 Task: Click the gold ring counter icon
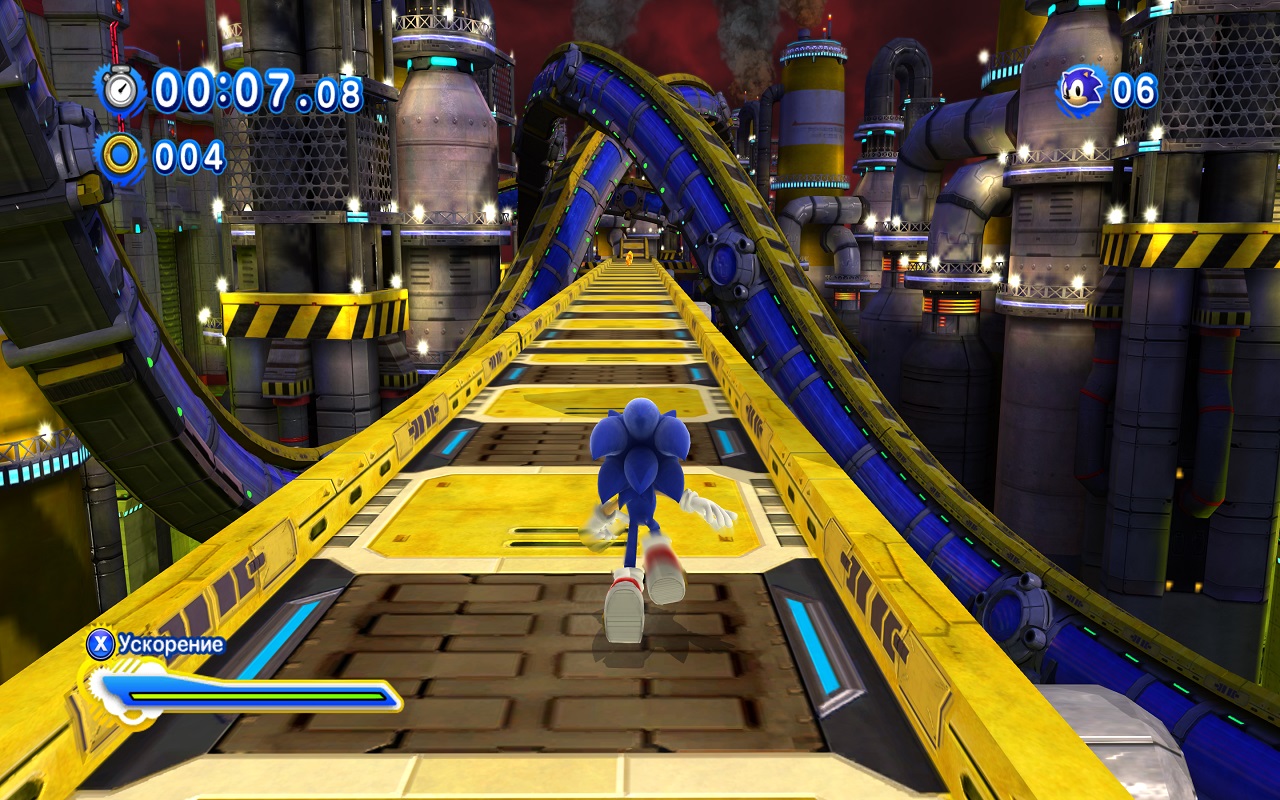pyautogui.click(x=121, y=157)
